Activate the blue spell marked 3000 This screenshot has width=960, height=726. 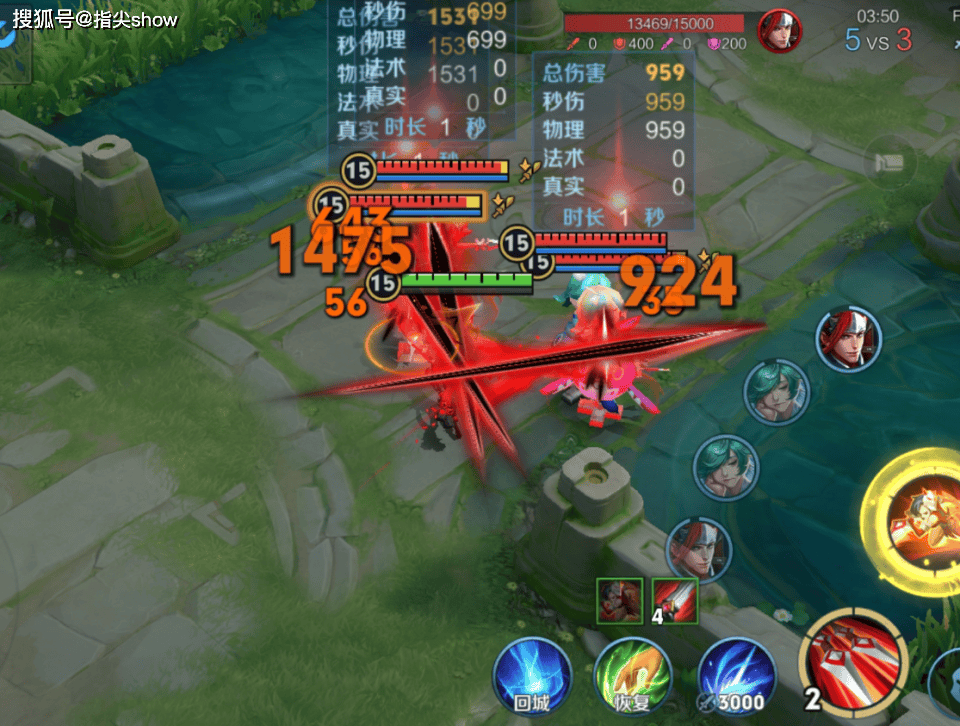[x=736, y=673]
